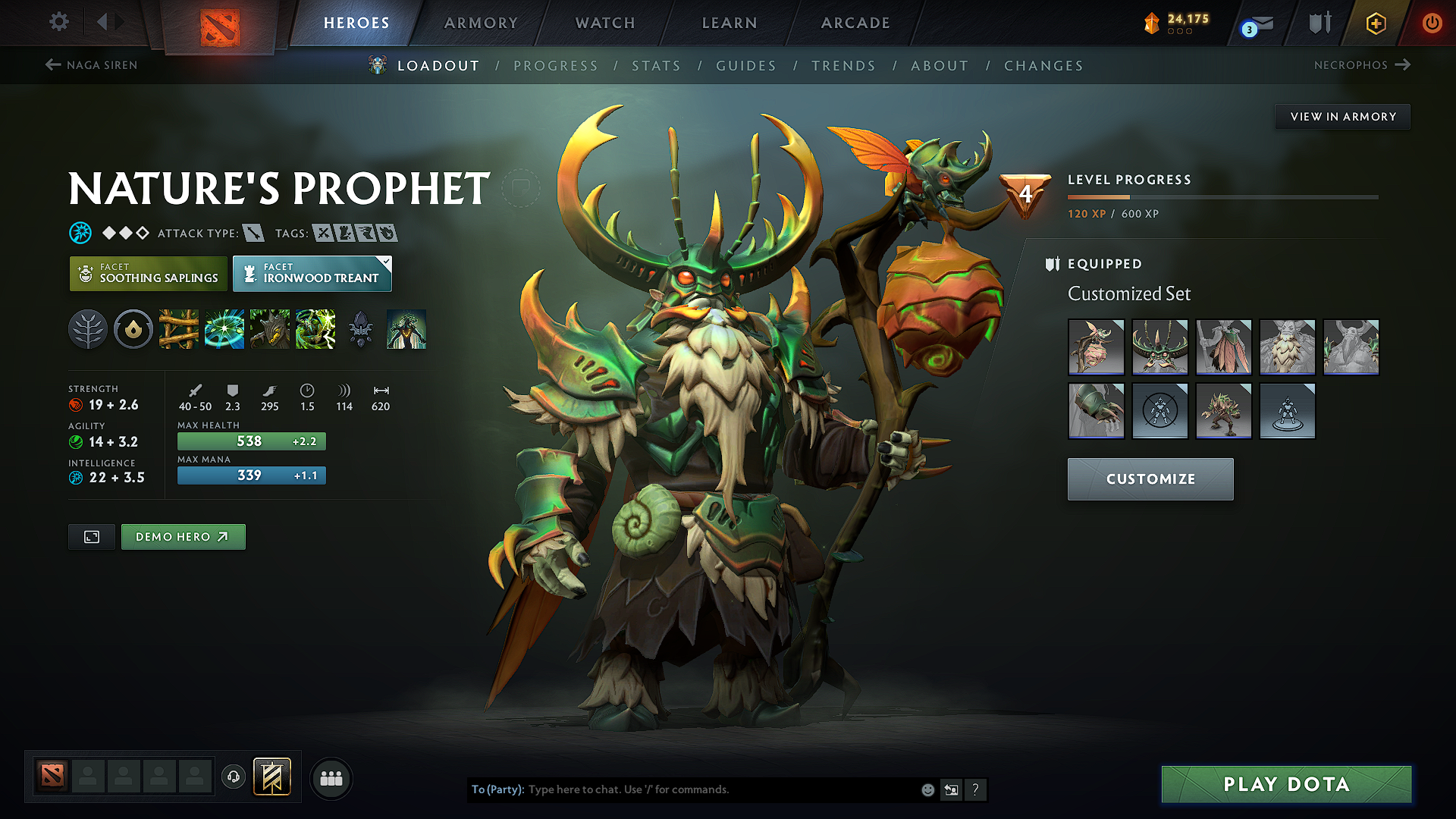Viewport: 1456px width, 819px height.
Task: Expand the Ironwood Treant facet dropdown arrow
Action: (385, 263)
